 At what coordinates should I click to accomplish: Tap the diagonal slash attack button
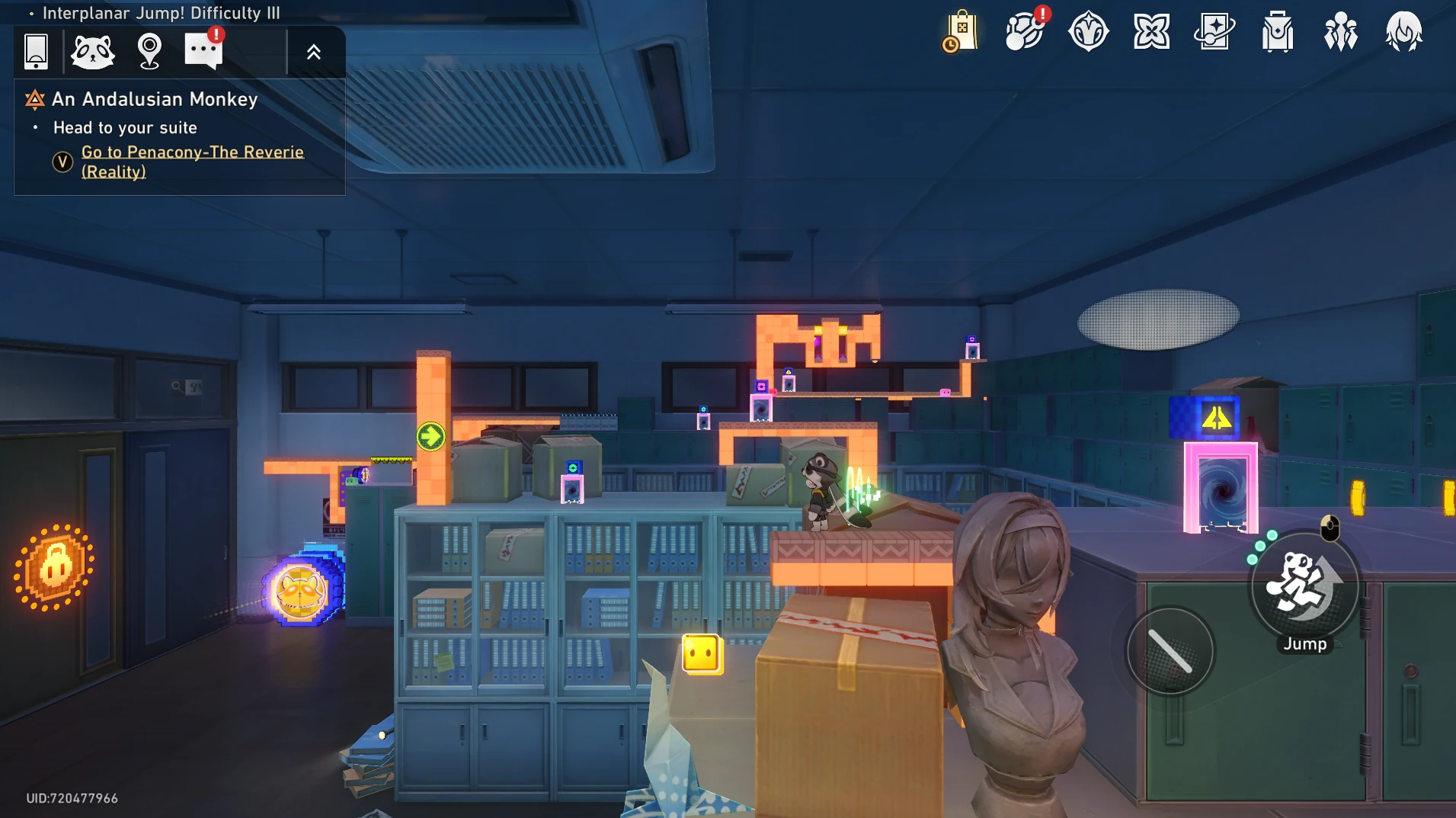[1170, 650]
